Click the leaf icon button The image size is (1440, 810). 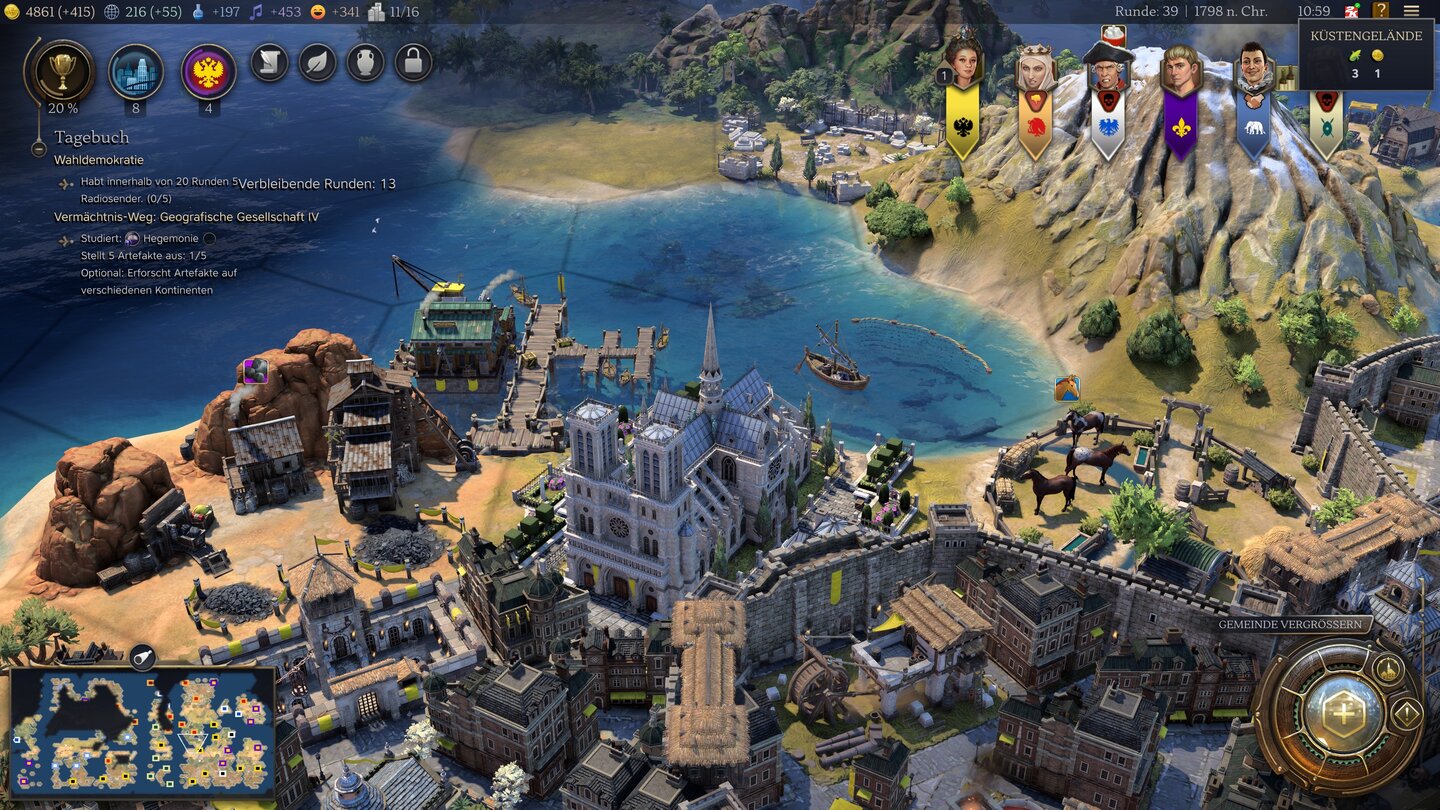coord(317,63)
